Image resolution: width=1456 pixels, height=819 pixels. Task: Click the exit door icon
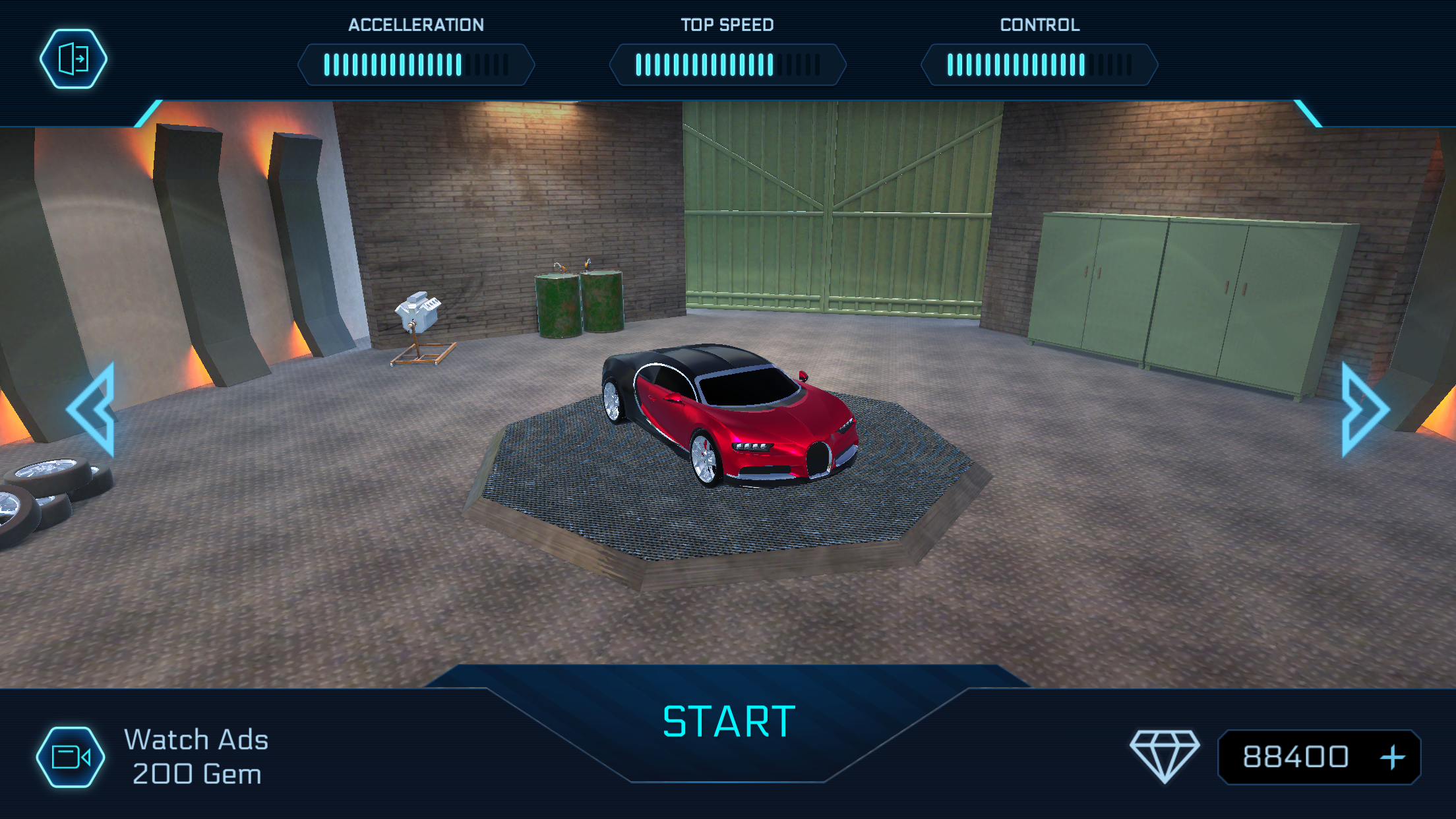tap(73, 59)
